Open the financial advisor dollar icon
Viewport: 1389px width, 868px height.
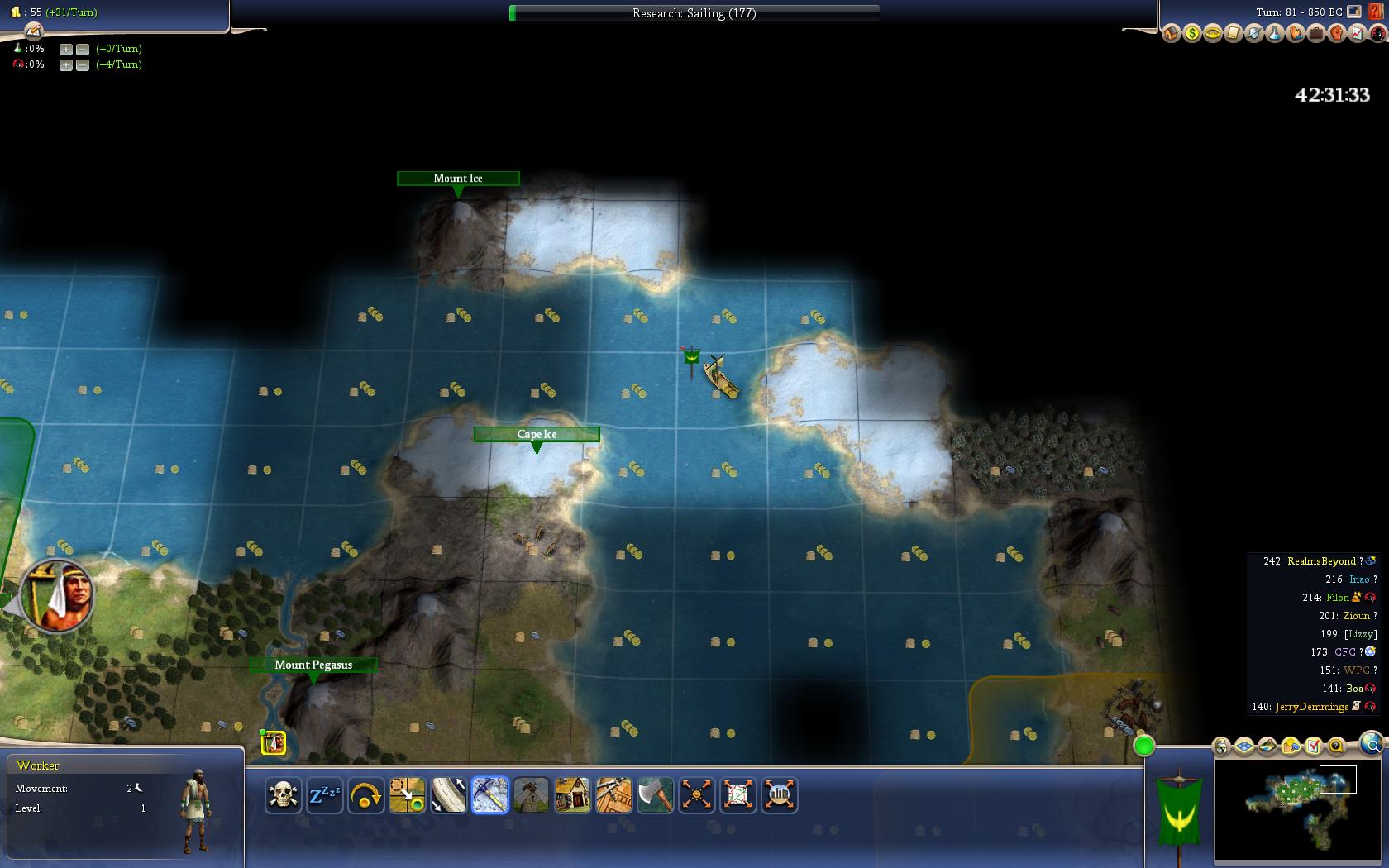click(x=1191, y=34)
